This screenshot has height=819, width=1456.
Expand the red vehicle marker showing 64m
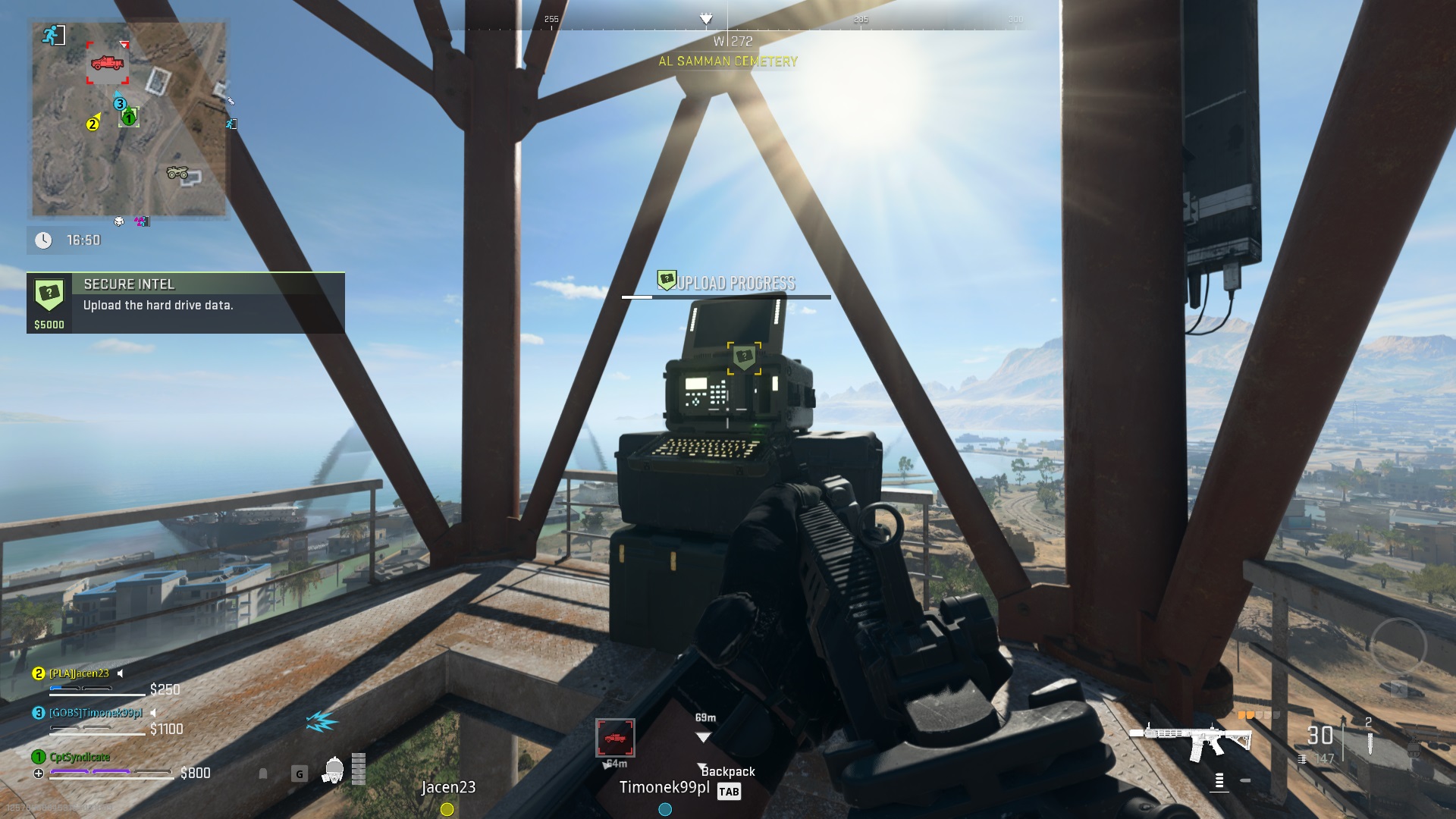616,736
